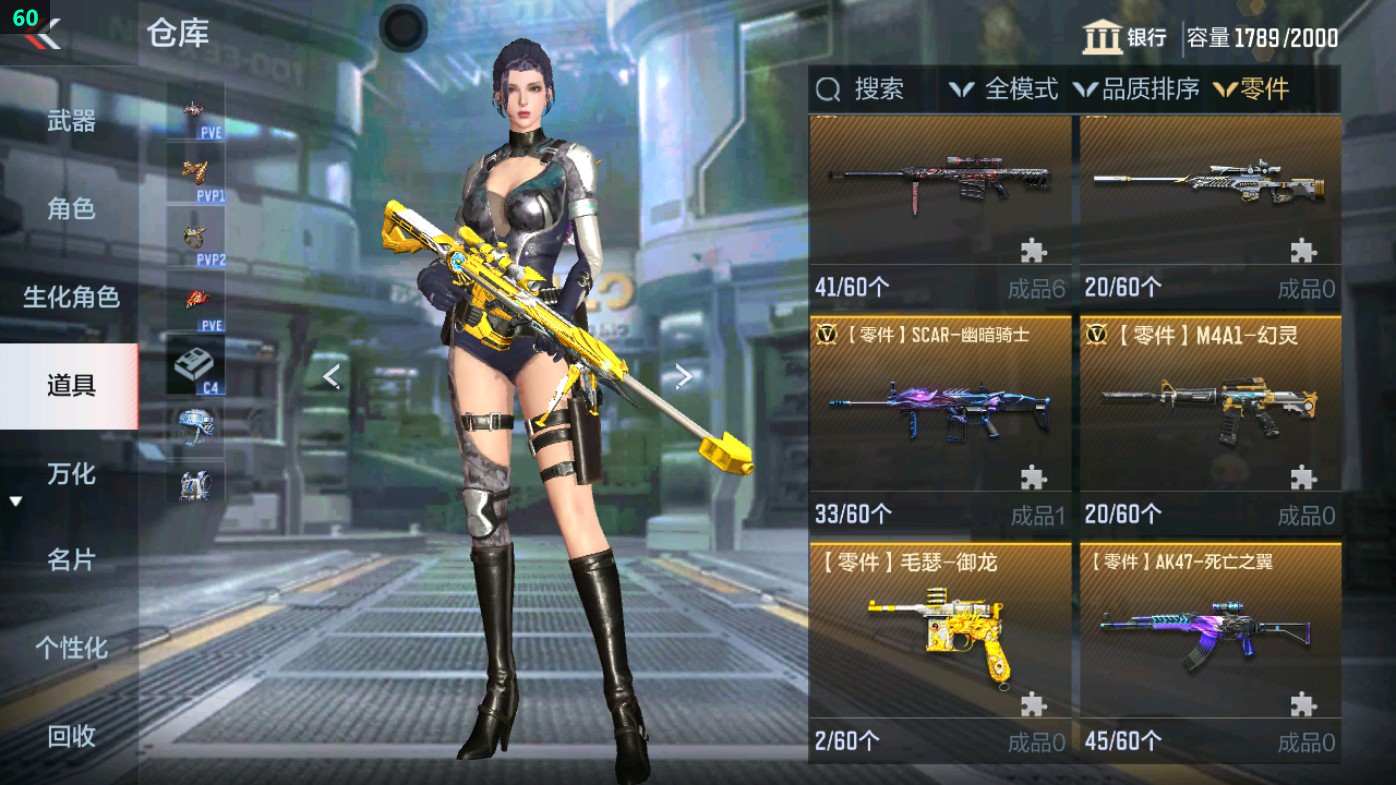Open the 品质排序 quality sort dropdown
The height and width of the screenshot is (785, 1396).
click(1141, 90)
